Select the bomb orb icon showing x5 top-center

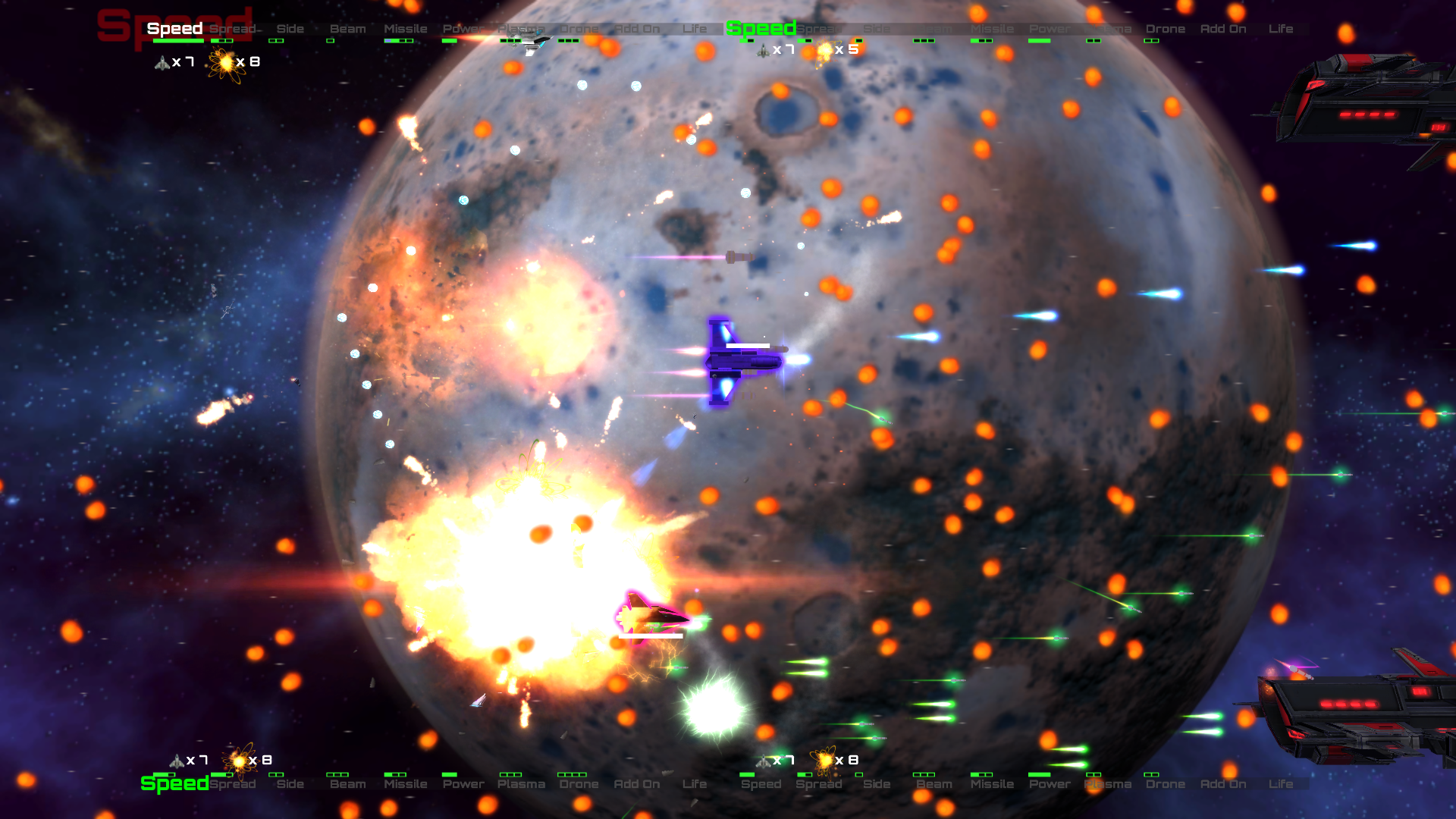[823, 52]
